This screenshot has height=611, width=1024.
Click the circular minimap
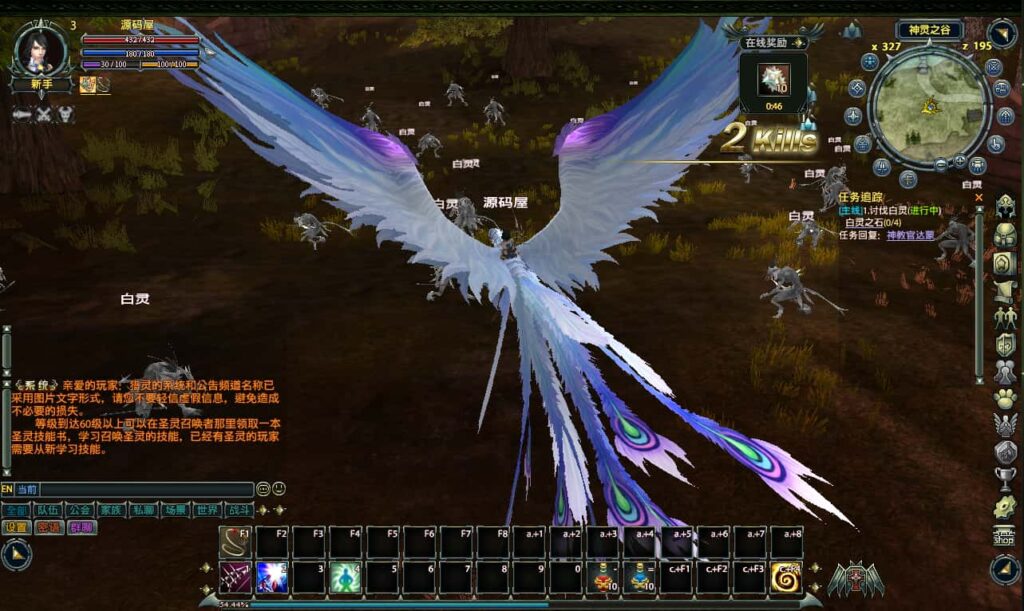coord(929,108)
